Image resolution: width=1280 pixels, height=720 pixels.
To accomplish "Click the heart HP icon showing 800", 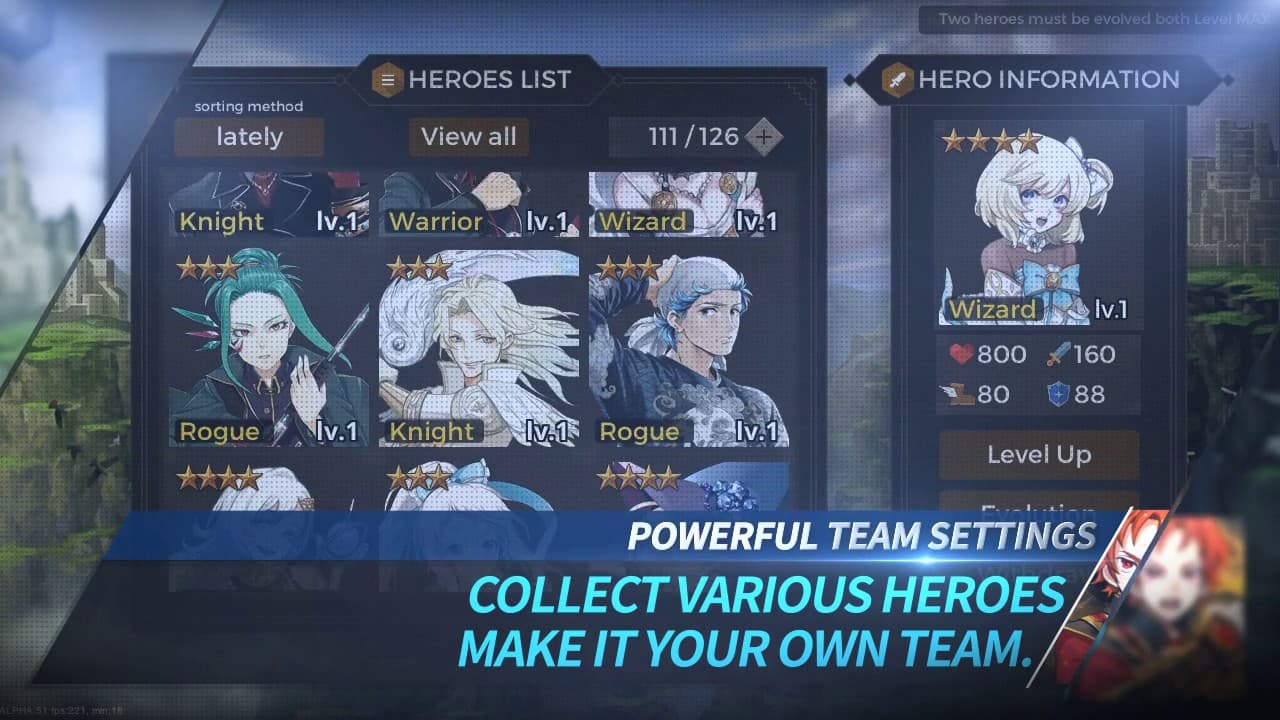I will point(961,353).
